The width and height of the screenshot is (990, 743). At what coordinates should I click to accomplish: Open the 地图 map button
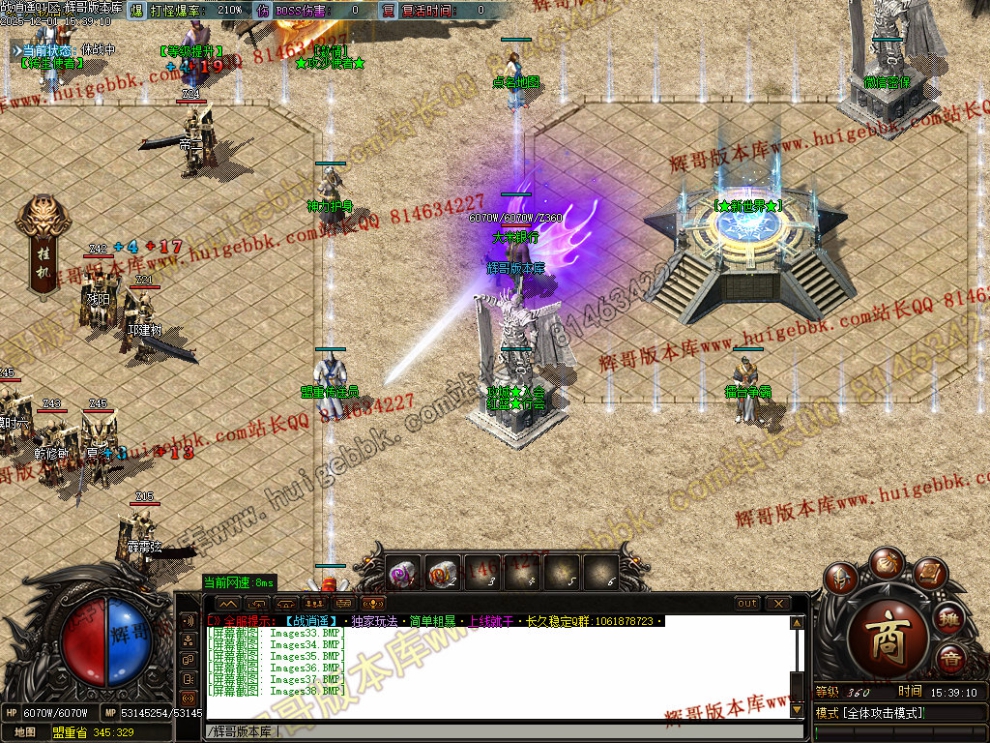point(25,732)
